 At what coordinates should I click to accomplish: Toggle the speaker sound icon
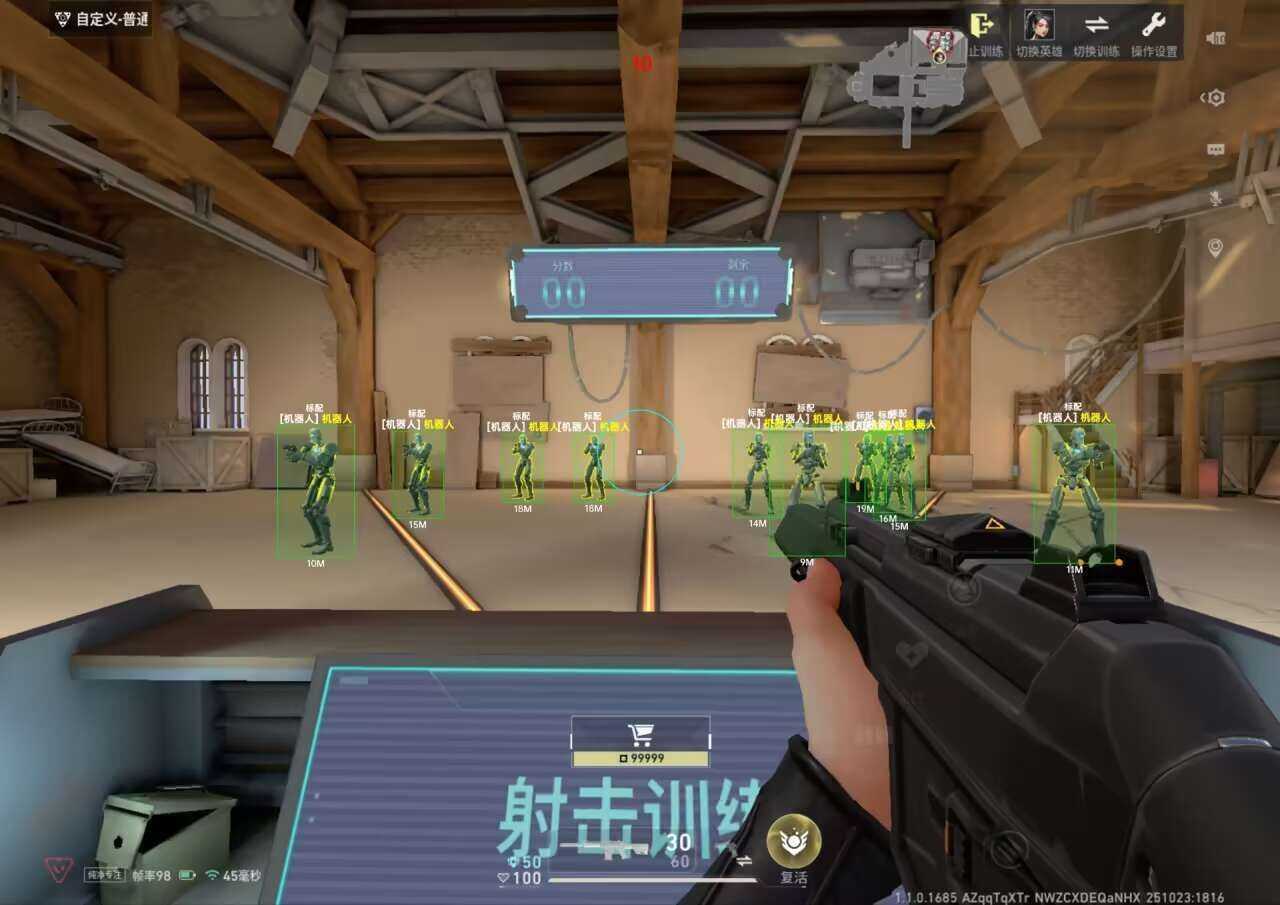pyautogui.click(x=1215, y=38)
